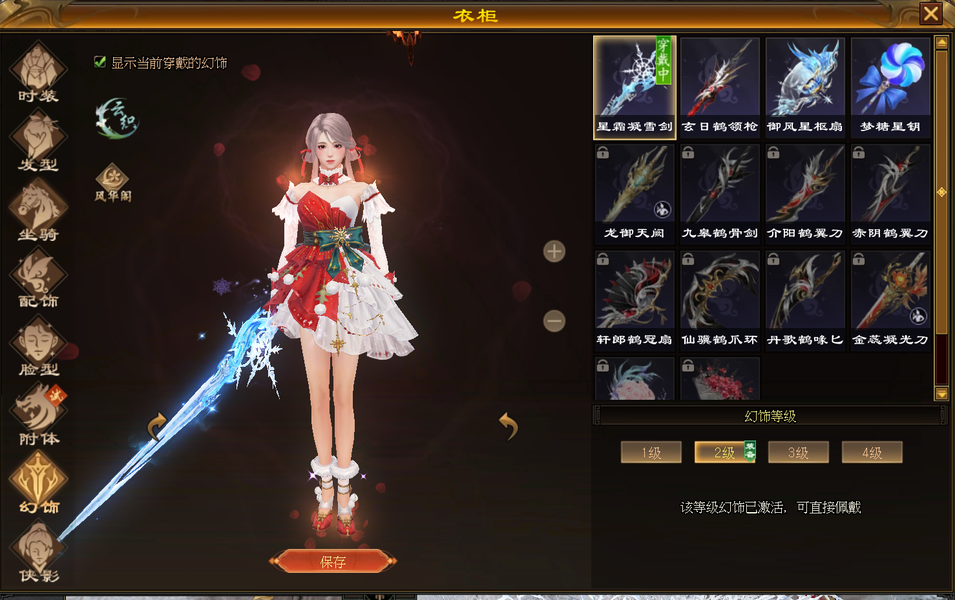
Task: Select the 附体 tab
Action: 38,413
